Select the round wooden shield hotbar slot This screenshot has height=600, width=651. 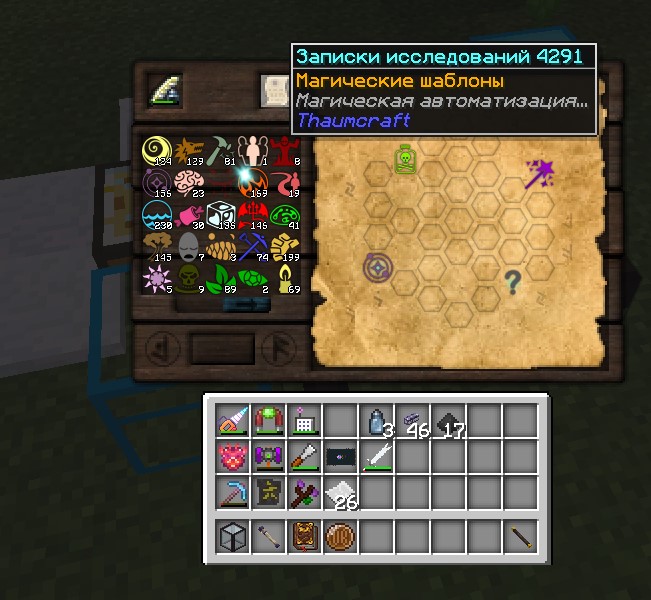(340, 538)
